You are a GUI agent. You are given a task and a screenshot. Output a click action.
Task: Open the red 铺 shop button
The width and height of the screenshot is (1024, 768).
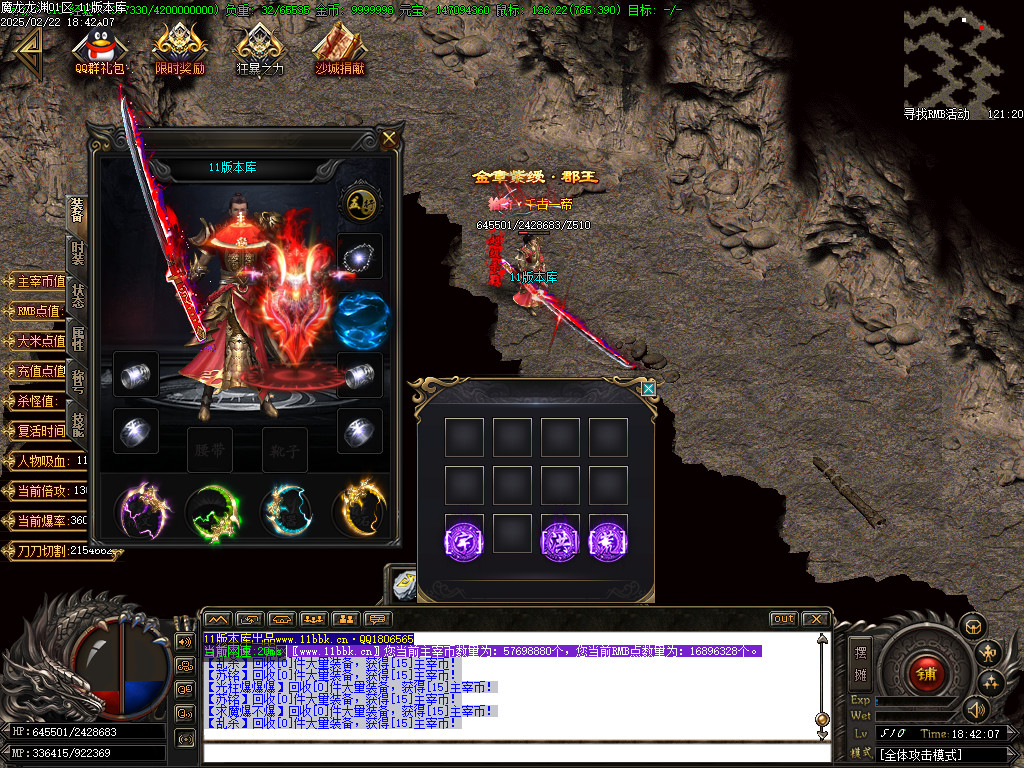(925, 672)
